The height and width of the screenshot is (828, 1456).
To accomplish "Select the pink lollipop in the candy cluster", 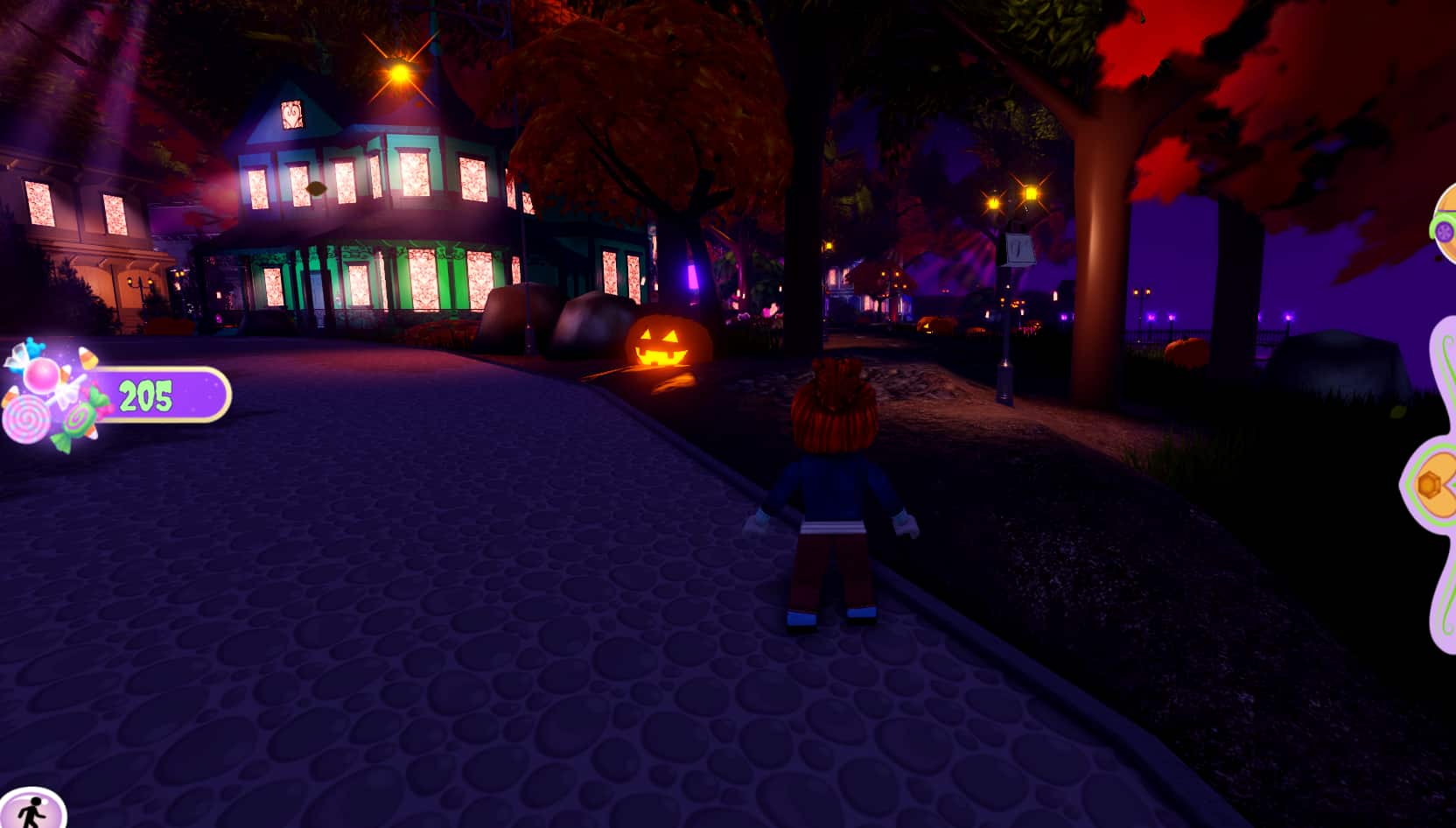I will [x=26, y=419].
